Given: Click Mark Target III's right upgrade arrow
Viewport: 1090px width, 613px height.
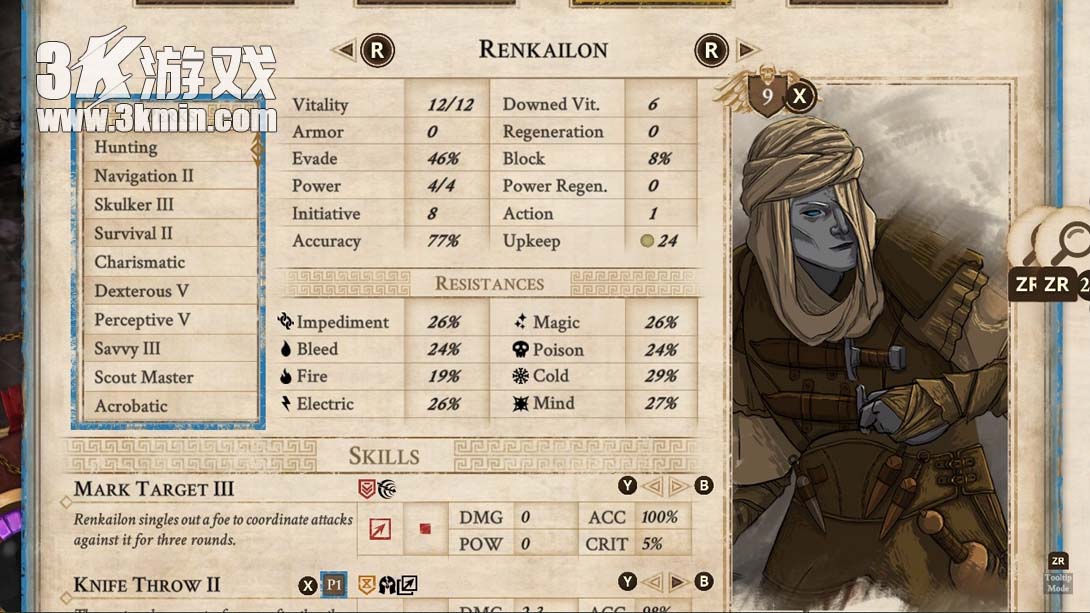Looking at the screenshot, I should pyautogui.click(x=678, y=487).
